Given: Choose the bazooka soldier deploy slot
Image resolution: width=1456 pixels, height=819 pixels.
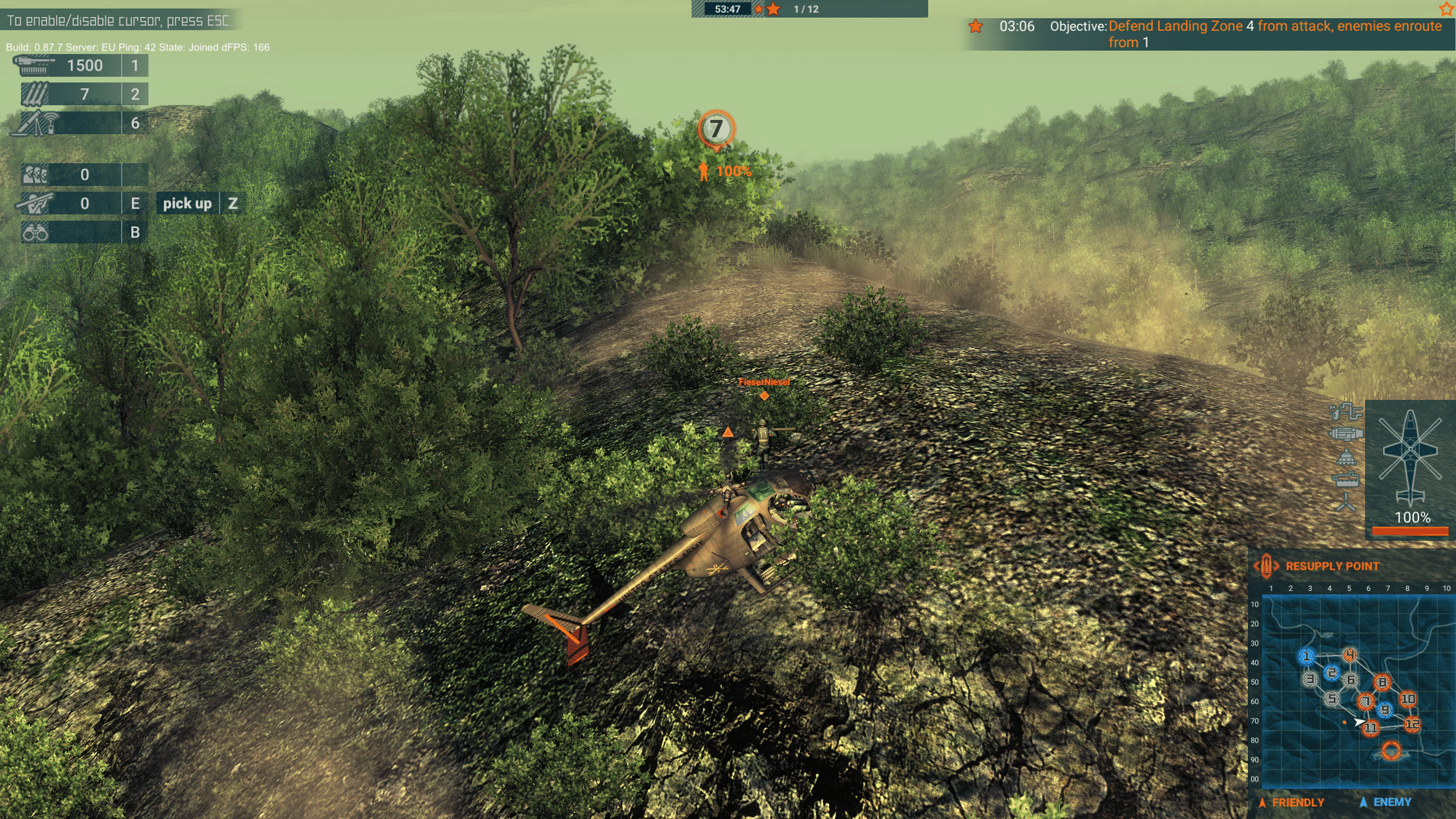Looking at the screenshot, I should [x=80, y=204].
